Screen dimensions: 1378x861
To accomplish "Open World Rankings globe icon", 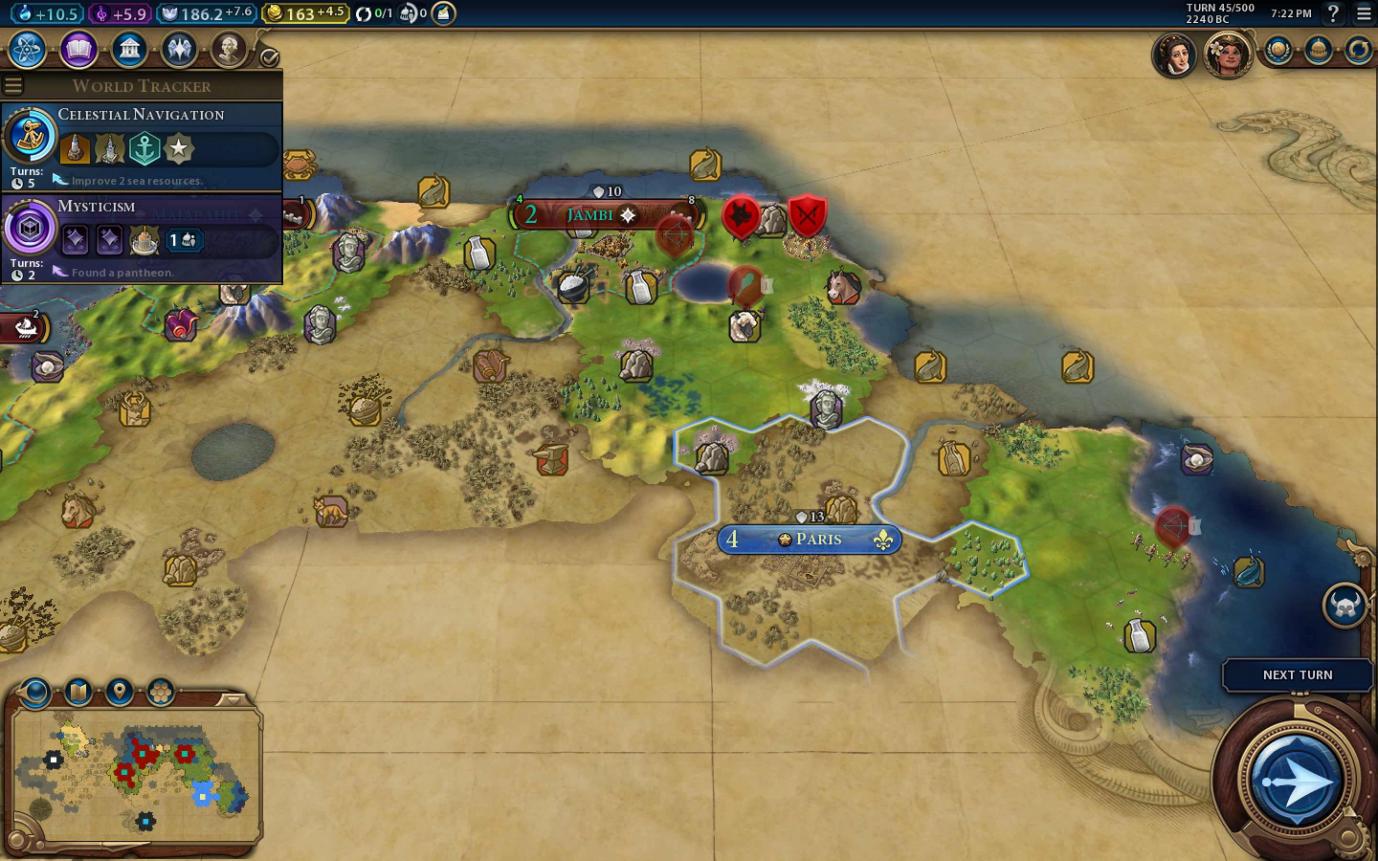I will (x=1278, y=50).
